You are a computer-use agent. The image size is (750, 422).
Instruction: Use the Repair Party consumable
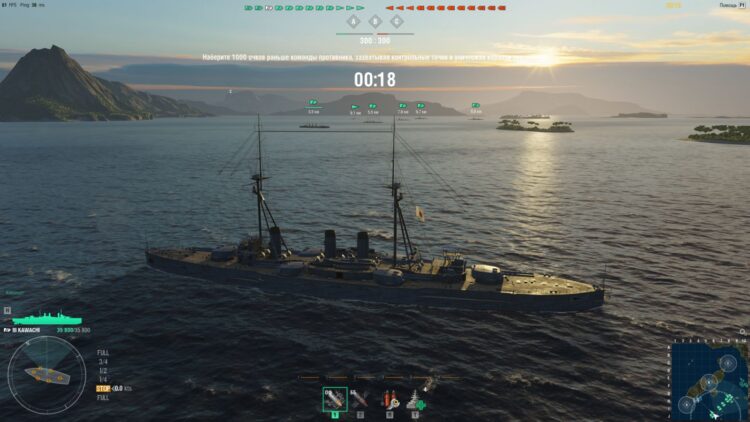pos(415,399)
